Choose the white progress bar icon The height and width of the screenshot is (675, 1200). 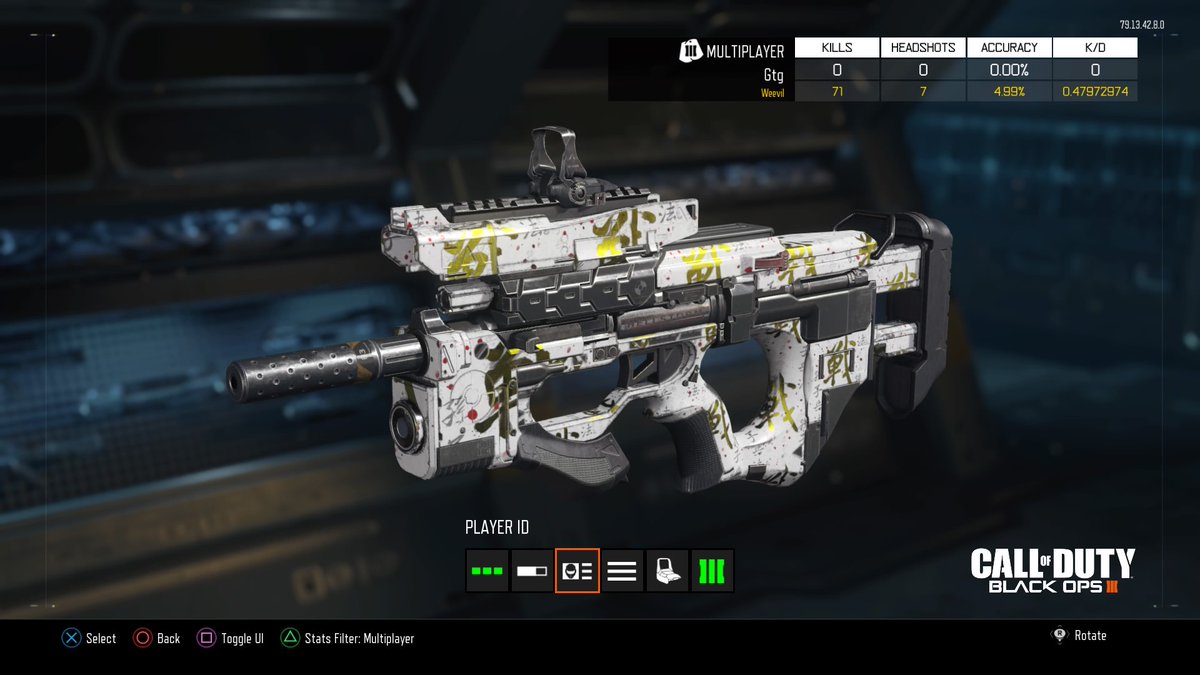click(532, 571)
